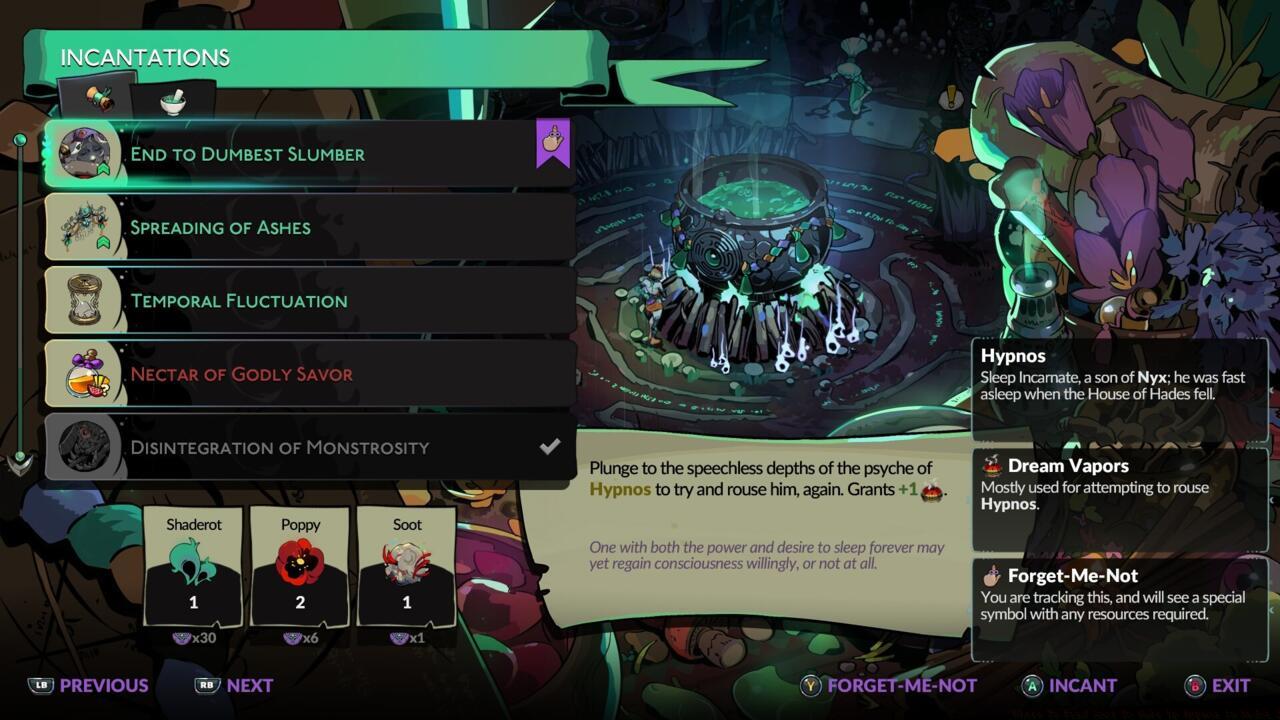Click the Spreading of Ashes incantation icon
The height and width of the screenshot is (720, 1280).
(x=85, y=227)
